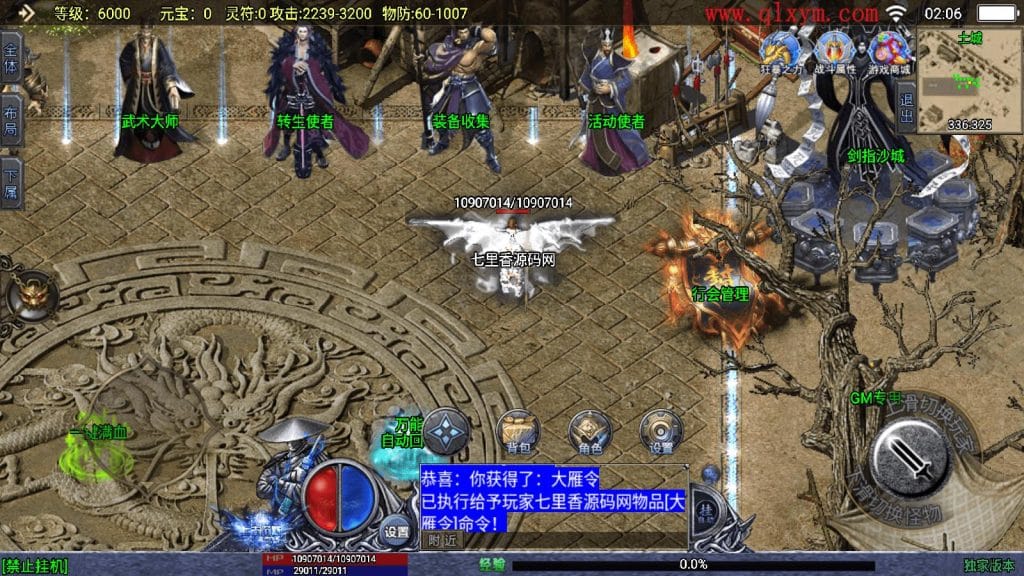The image size is (1024, 576).
Task: Open the 战斗属性 combat stats icon
Action: [831, 50]
